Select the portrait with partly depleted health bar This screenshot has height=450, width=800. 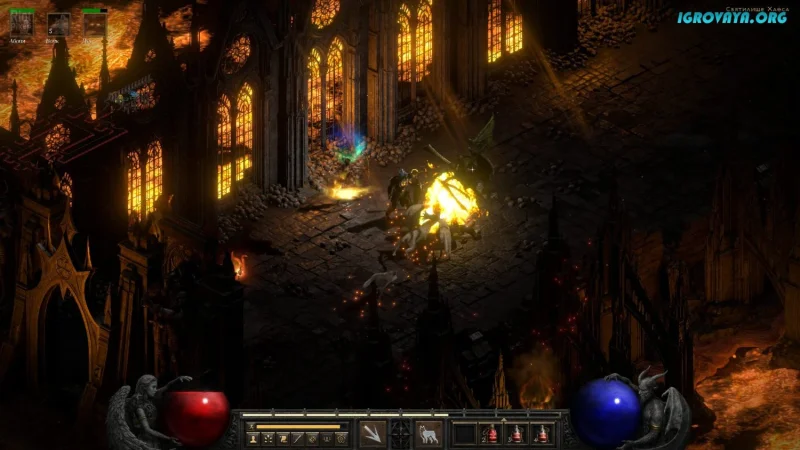(x=94, y=24)
